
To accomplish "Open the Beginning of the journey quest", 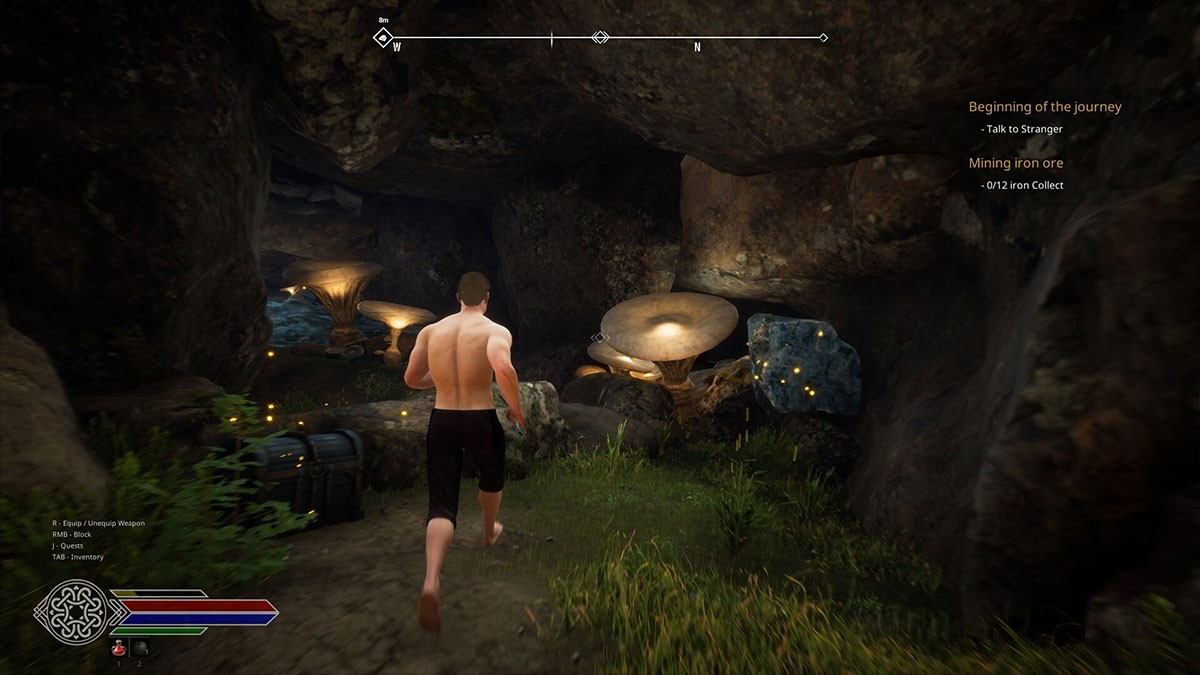I will [1044, 107].
